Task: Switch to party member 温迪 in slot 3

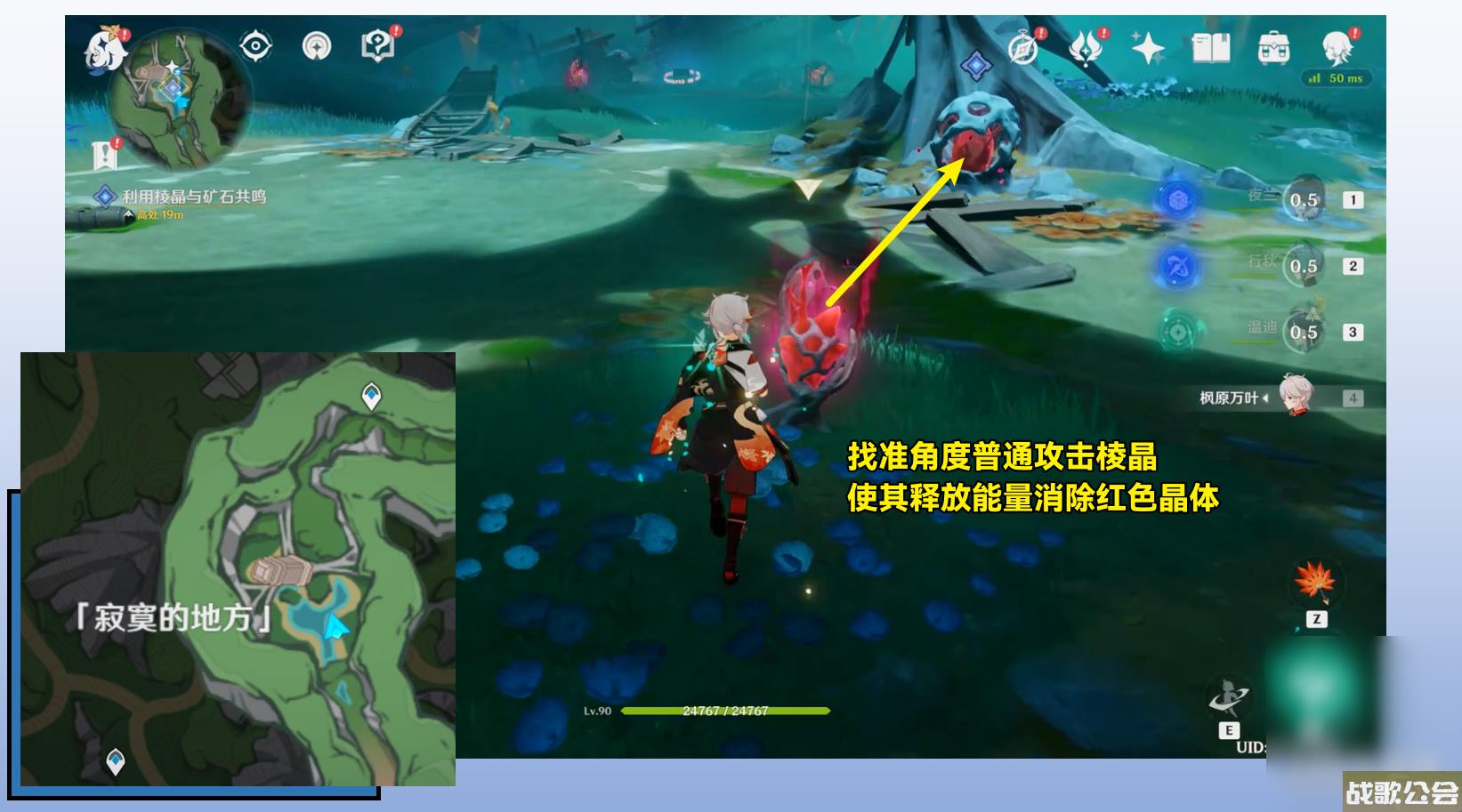Action: tap(1304, 331)
